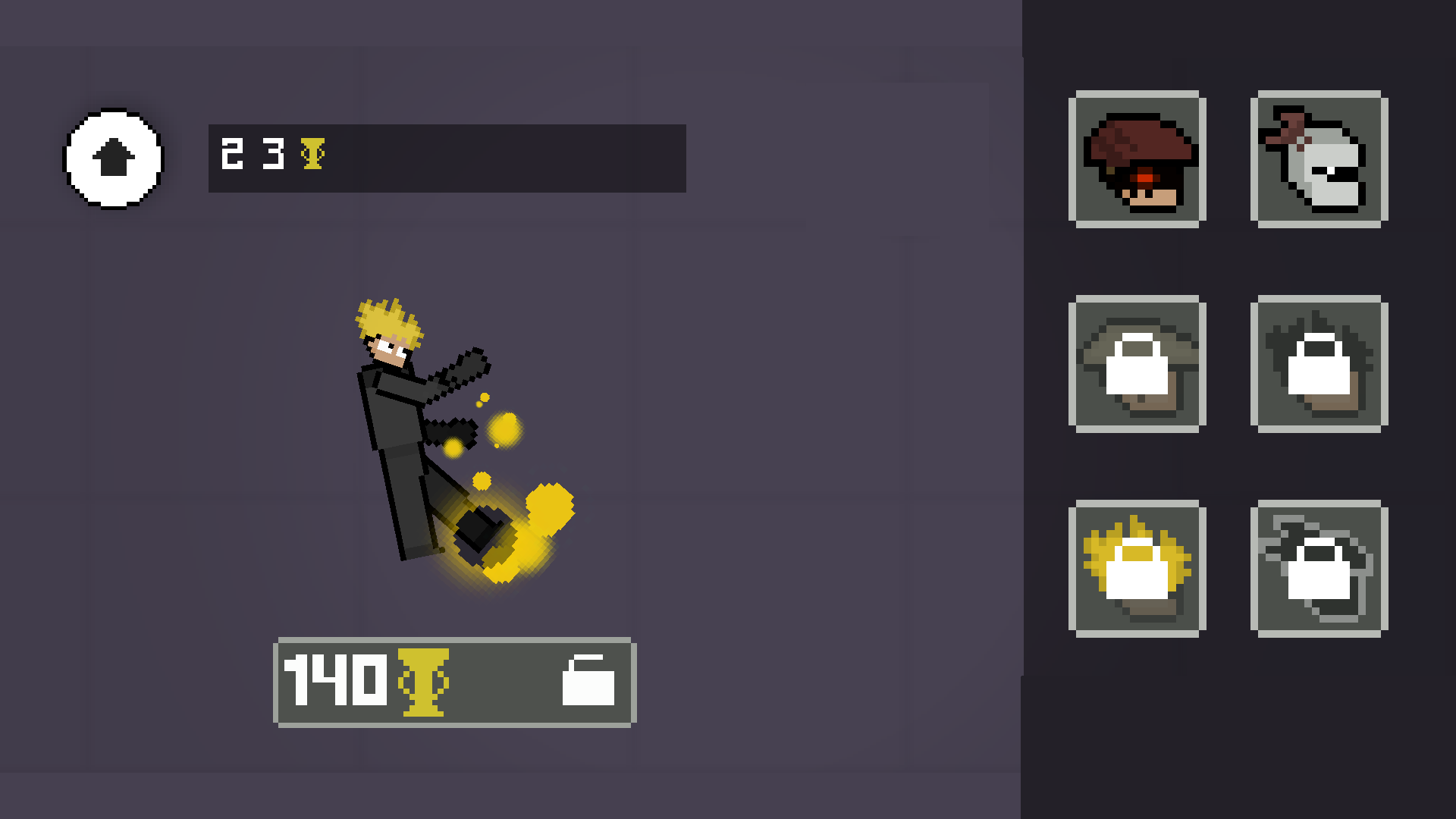Viewport: 1456px width, 819px height.
Task: Click the locked gray hood item slot
Action: [x=1319, y=567]
